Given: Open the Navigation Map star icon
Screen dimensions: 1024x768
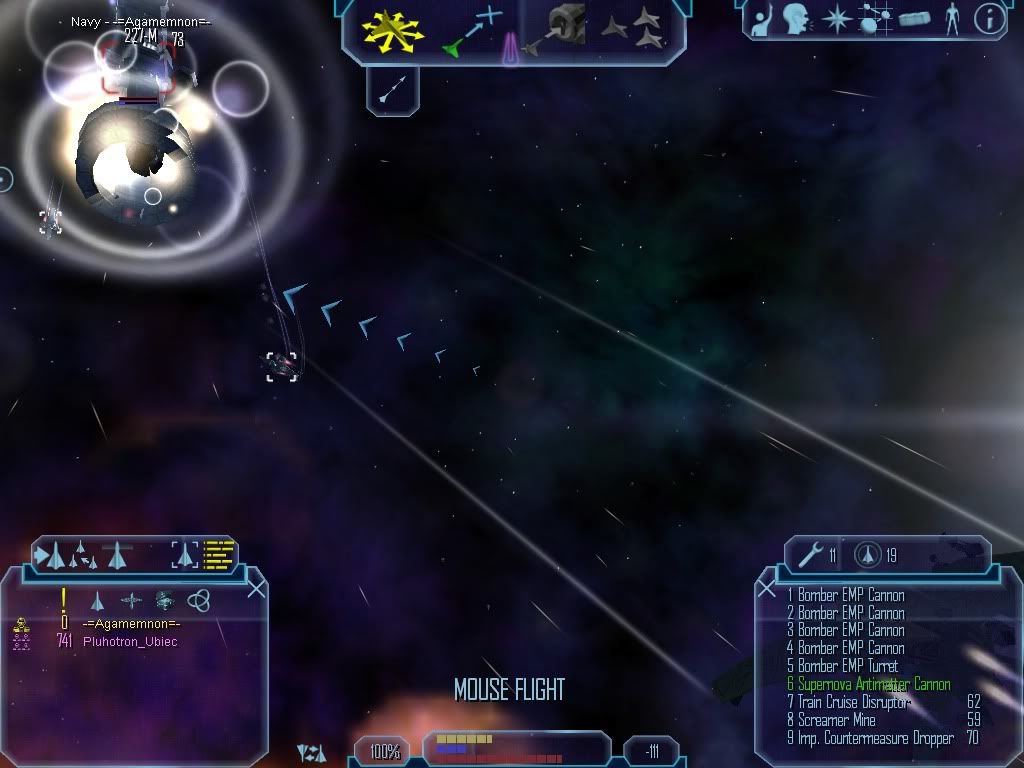Looking at the screenshot, I should coord(837,19).
